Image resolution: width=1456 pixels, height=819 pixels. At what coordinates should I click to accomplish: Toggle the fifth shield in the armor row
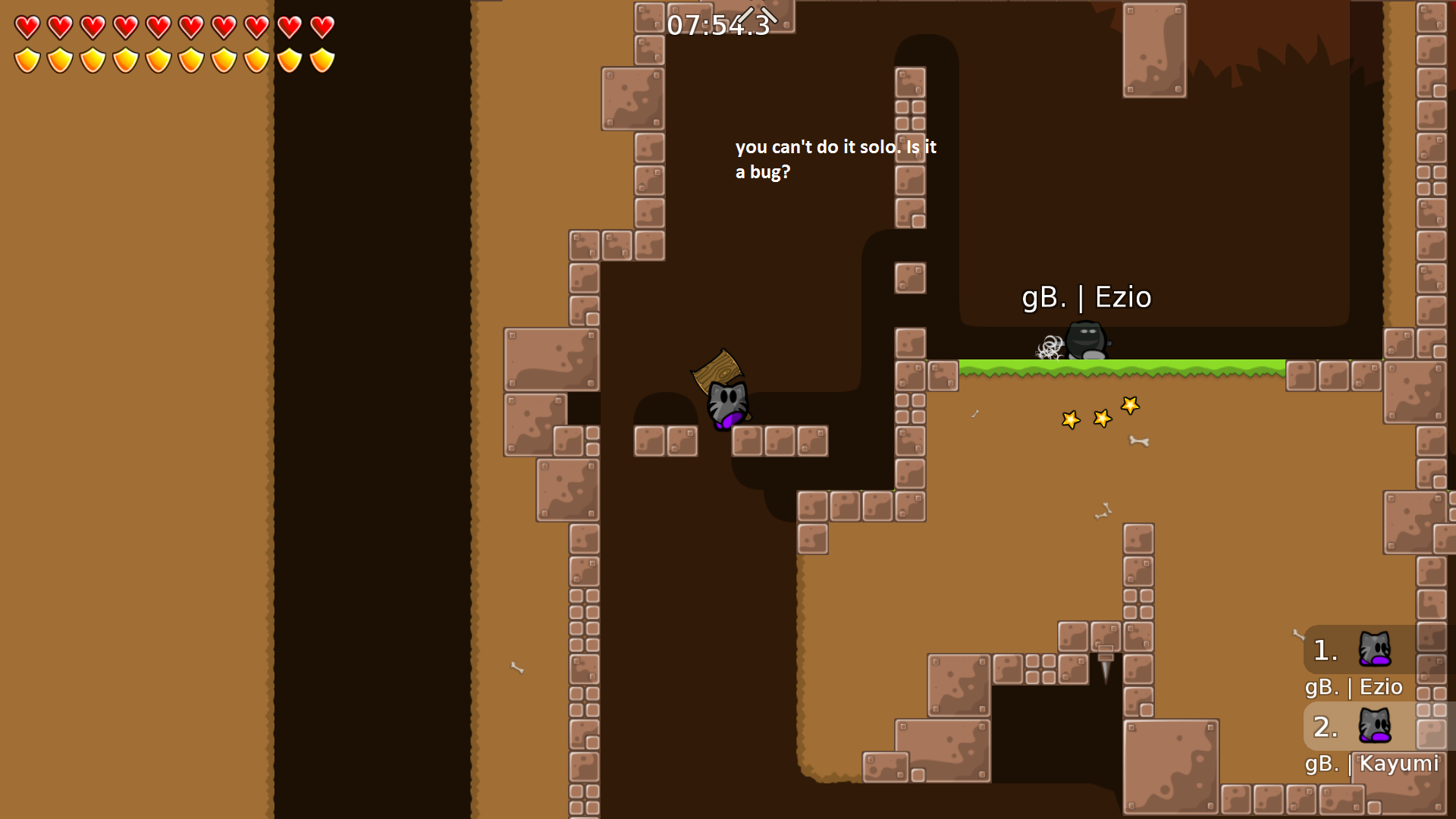156,59
